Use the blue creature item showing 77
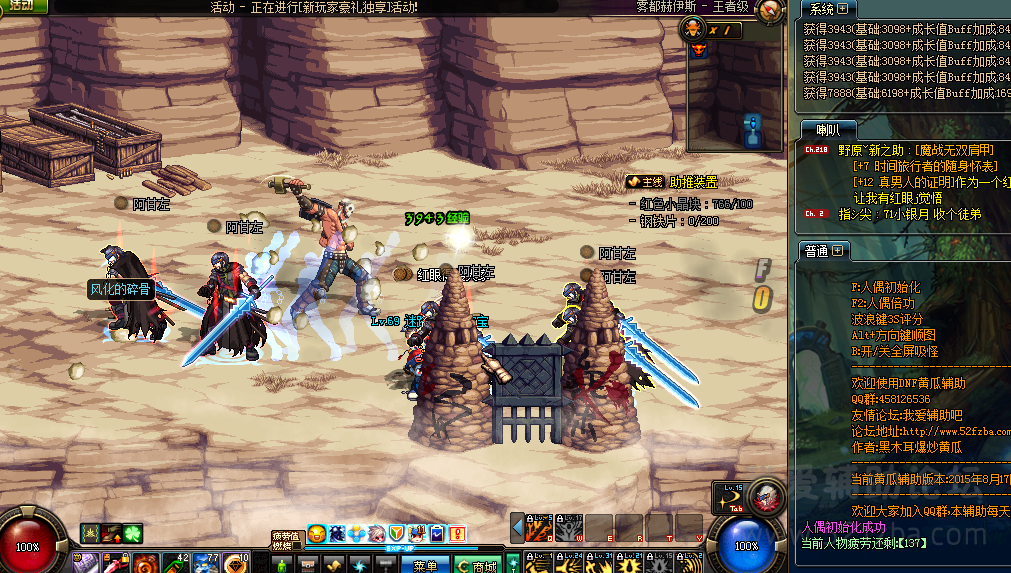The image size is (1011, 573). tap(207, 563)
